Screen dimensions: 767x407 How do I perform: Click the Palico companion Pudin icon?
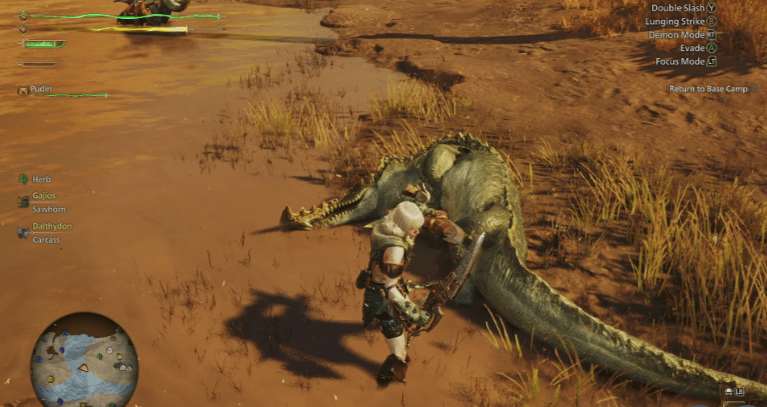point(22,90)
